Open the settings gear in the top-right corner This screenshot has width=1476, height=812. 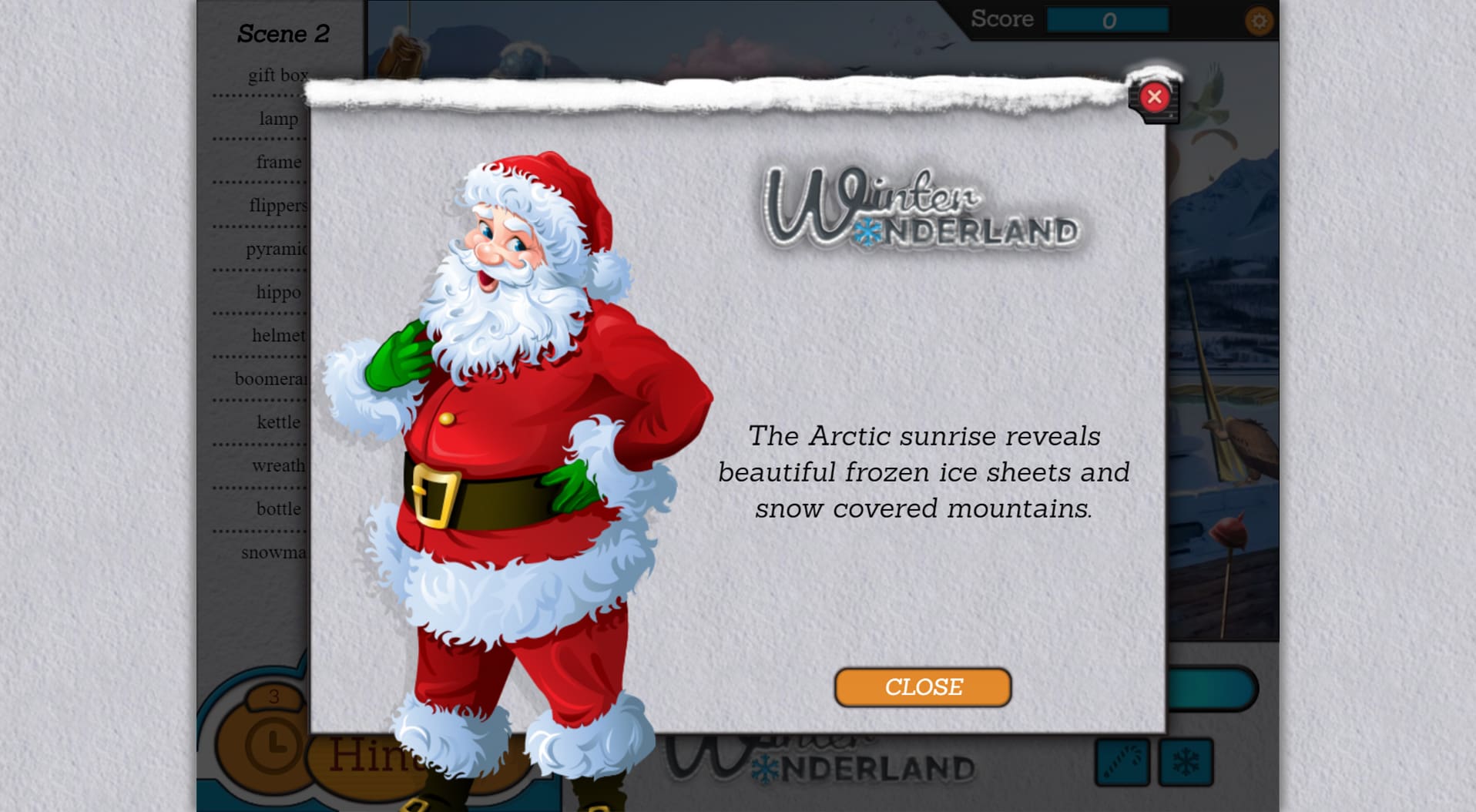[1261, 21]
